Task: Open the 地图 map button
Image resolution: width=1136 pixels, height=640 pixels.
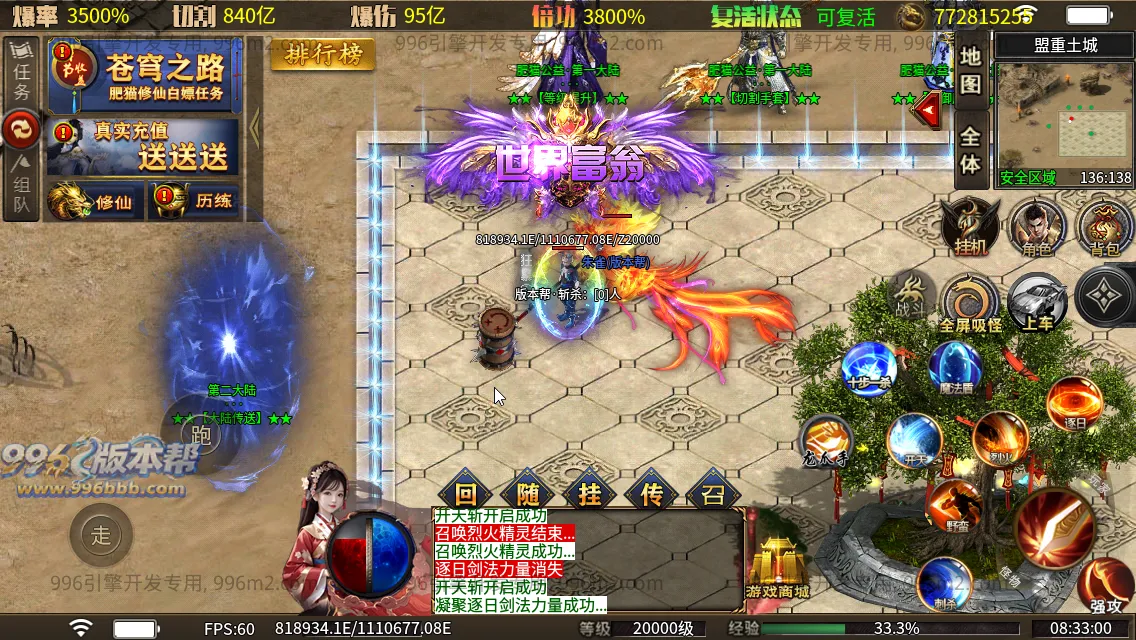Action: (970, 70)
